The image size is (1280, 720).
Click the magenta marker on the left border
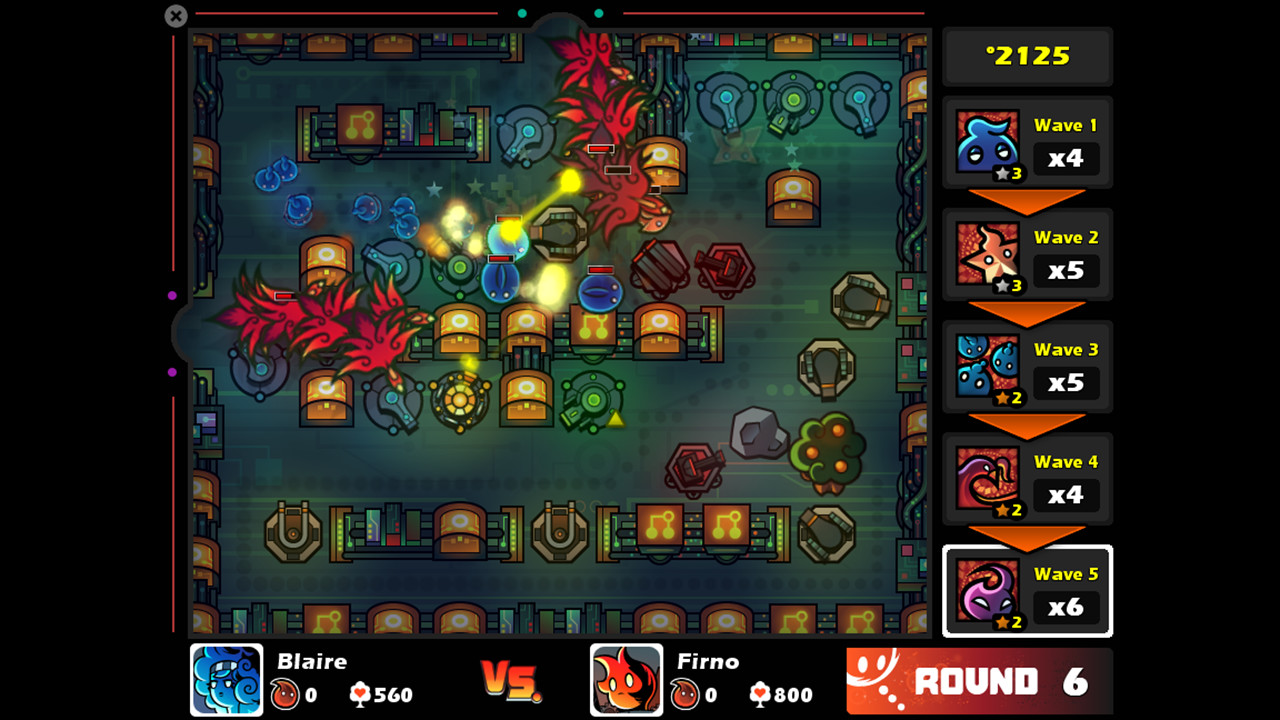pos(173,294)
